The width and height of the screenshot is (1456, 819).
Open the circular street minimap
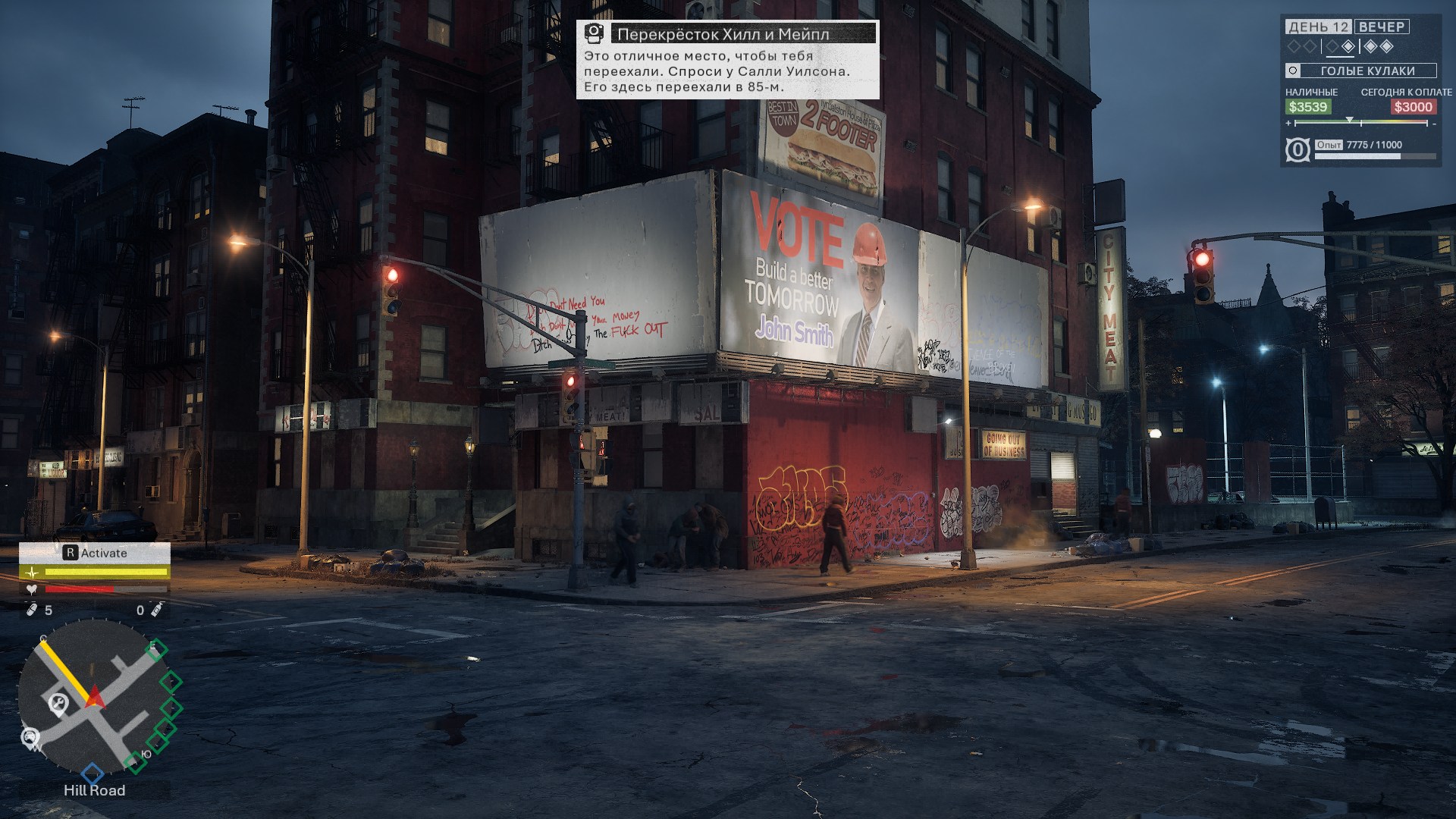[93, 696]
